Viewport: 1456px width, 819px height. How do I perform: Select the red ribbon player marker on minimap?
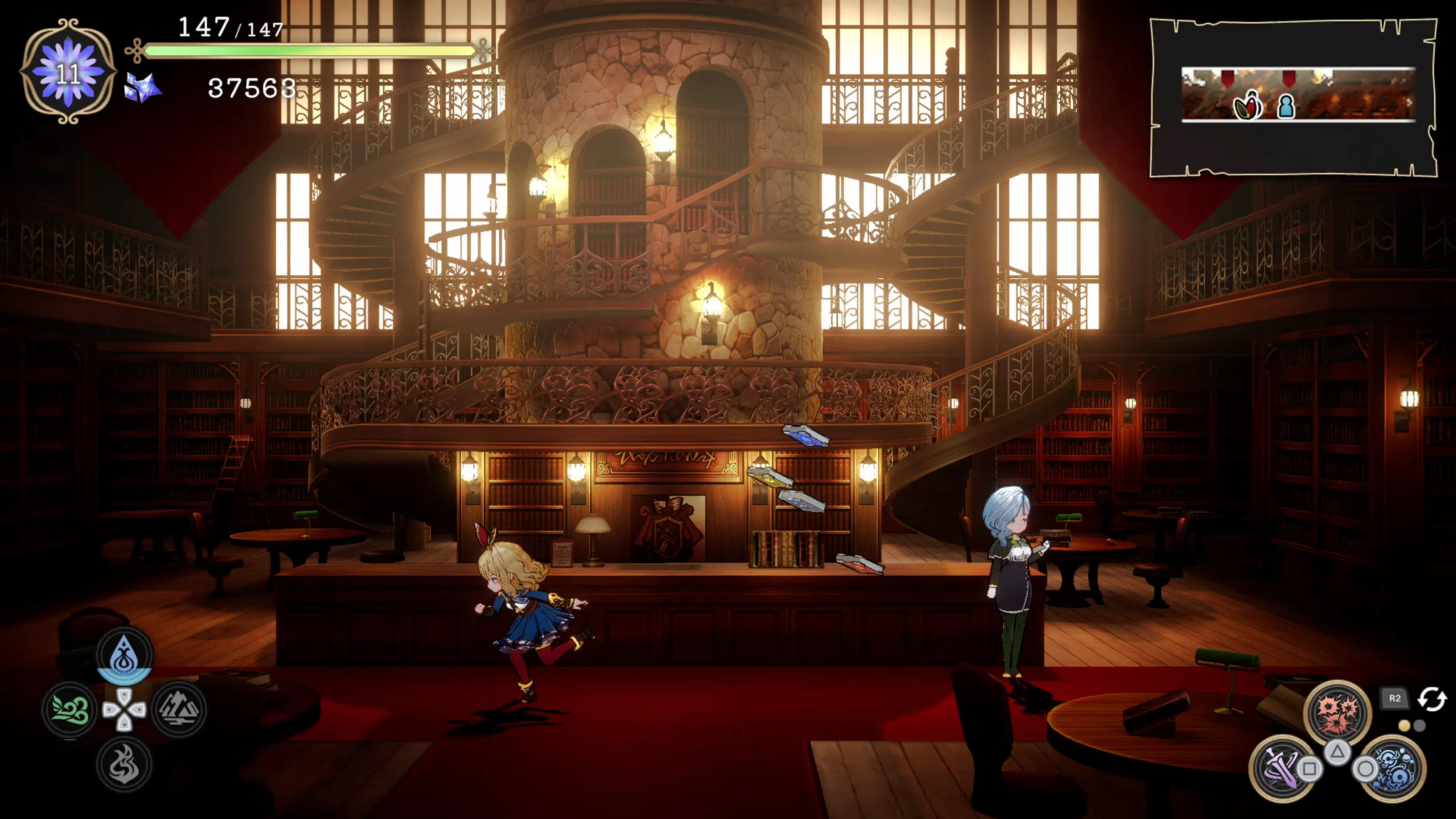[1247, 106]
